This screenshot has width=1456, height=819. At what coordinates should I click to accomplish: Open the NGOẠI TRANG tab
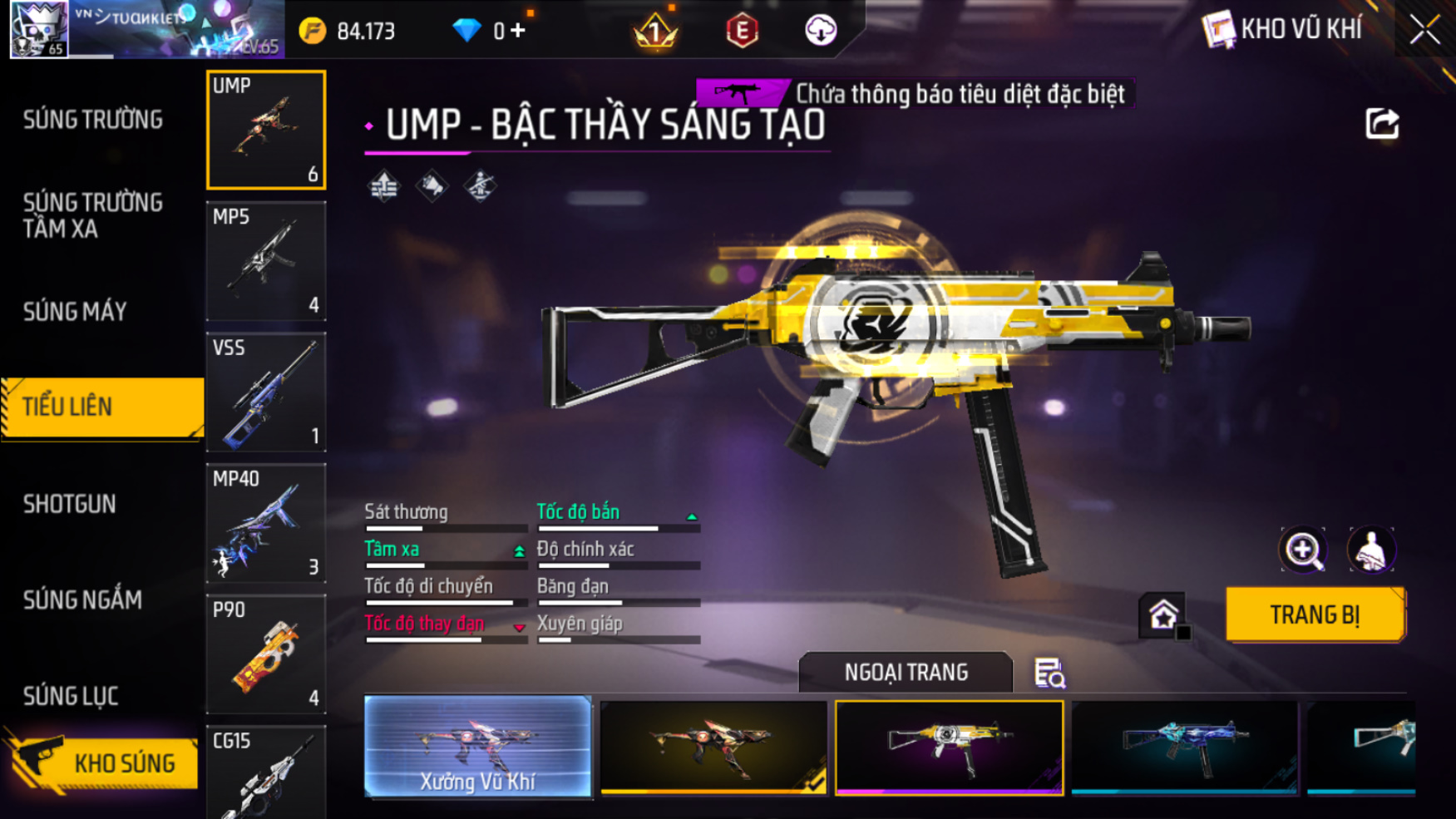tap(906, 672)
